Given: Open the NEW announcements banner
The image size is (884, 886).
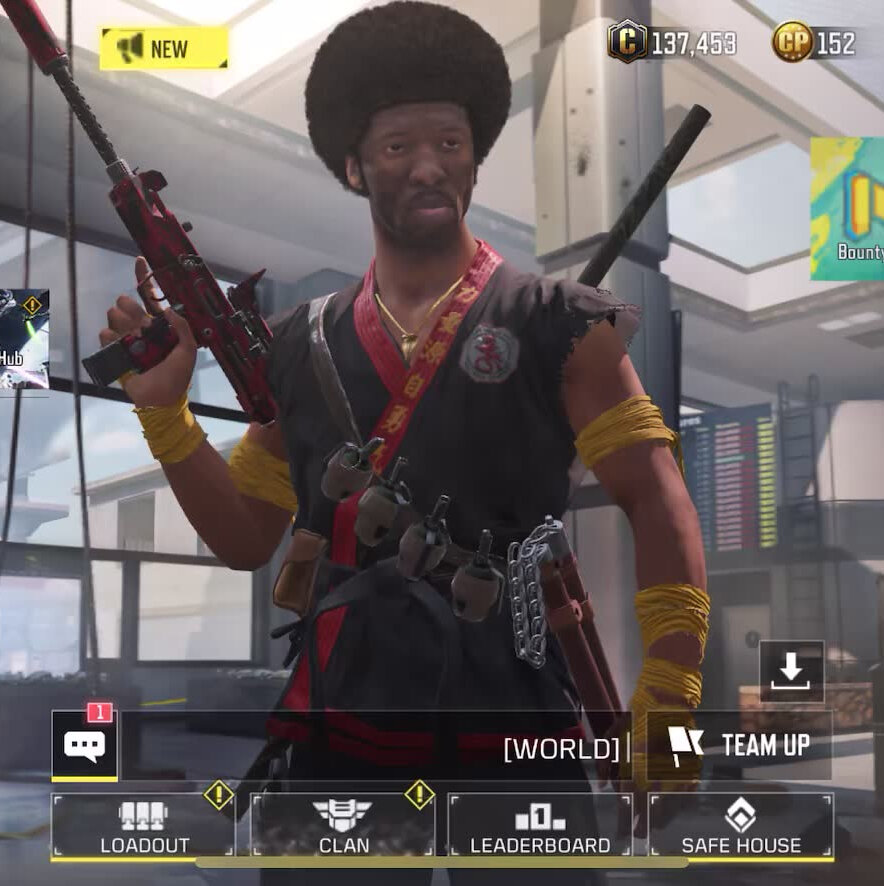Looking at the screenshot, I should [164, 48].
